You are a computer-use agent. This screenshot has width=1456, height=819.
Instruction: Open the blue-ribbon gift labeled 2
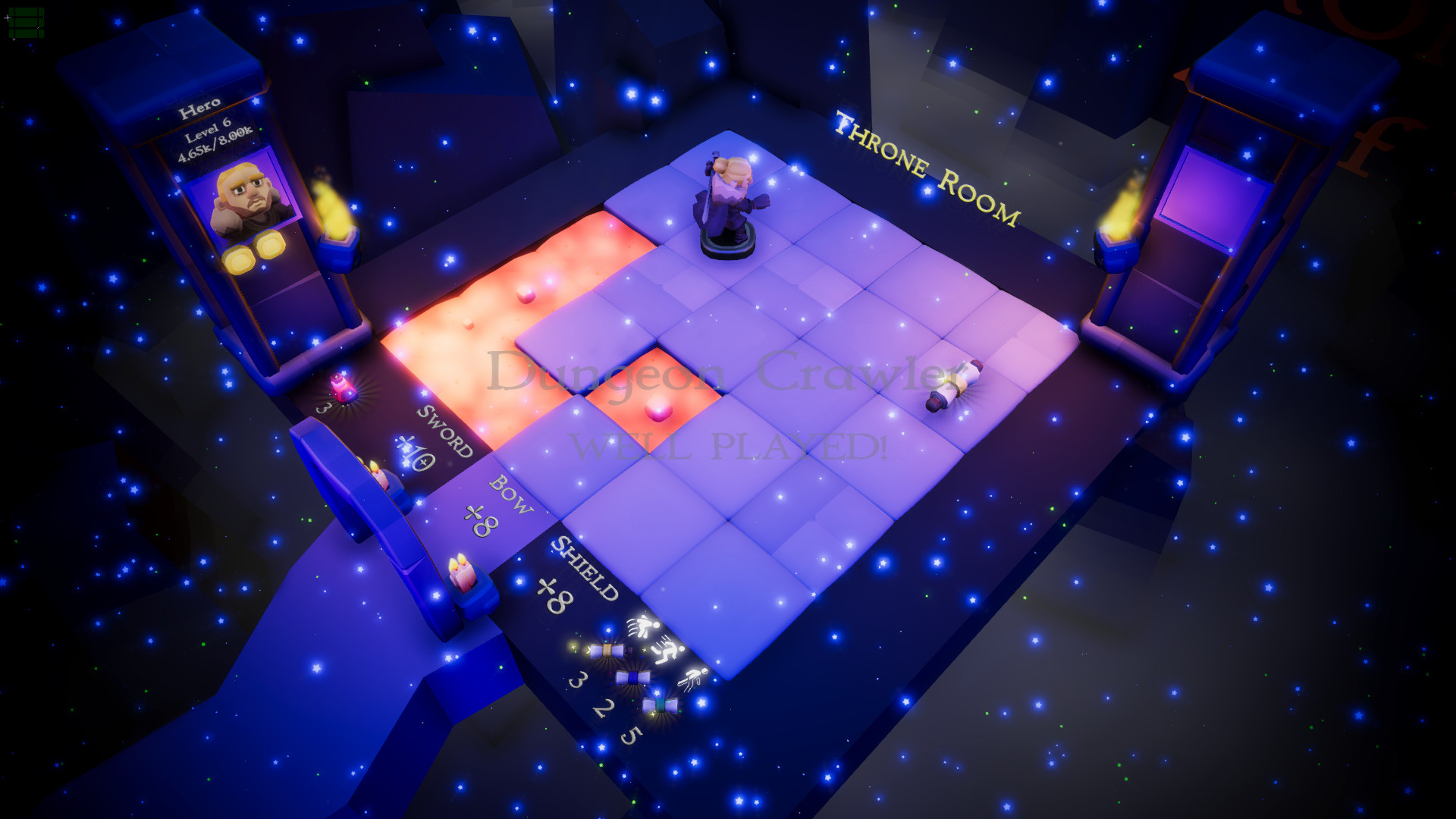click(633, 678)
